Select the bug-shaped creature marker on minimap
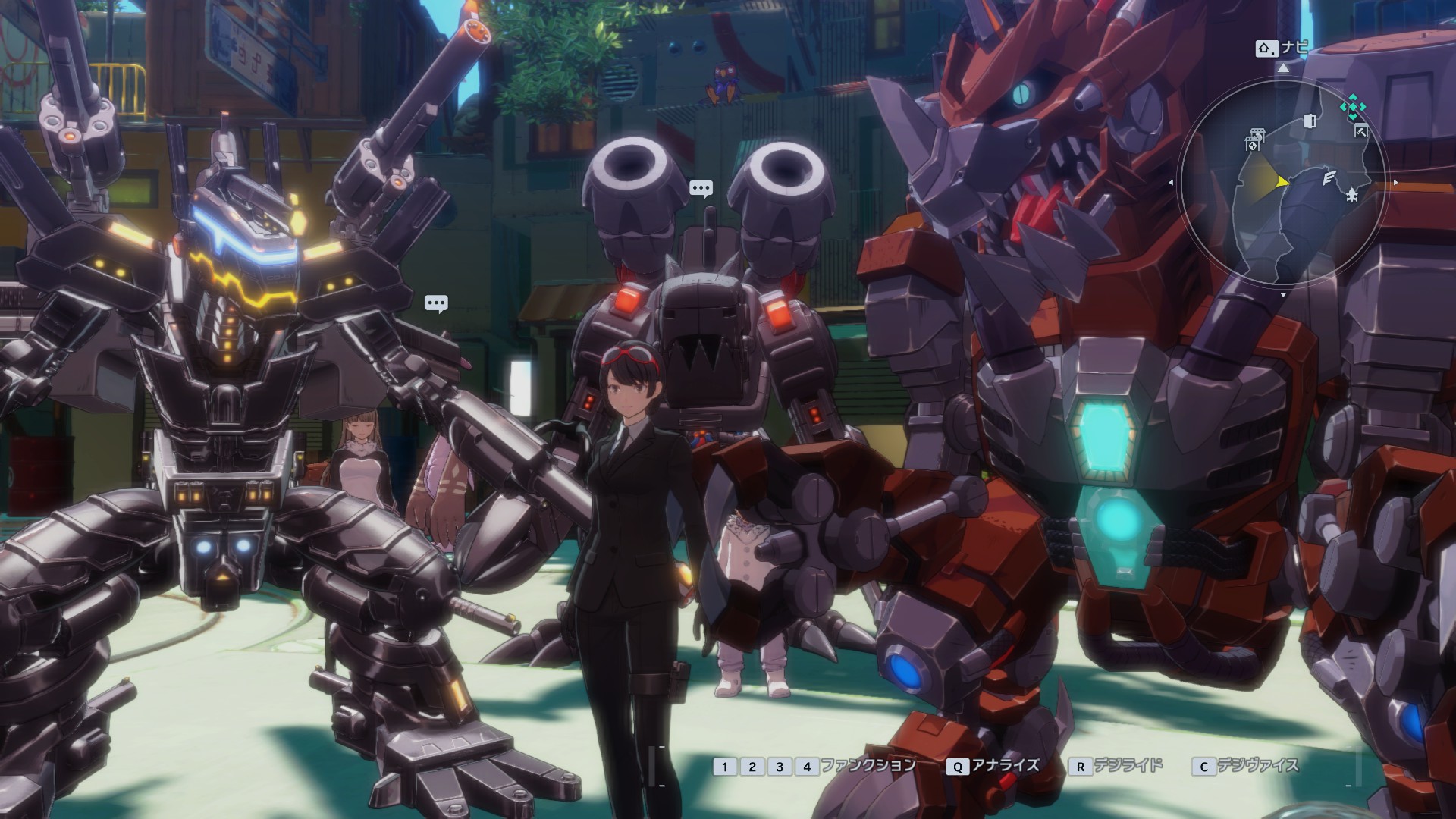The image size is (1456, 819). point(1352,196)
